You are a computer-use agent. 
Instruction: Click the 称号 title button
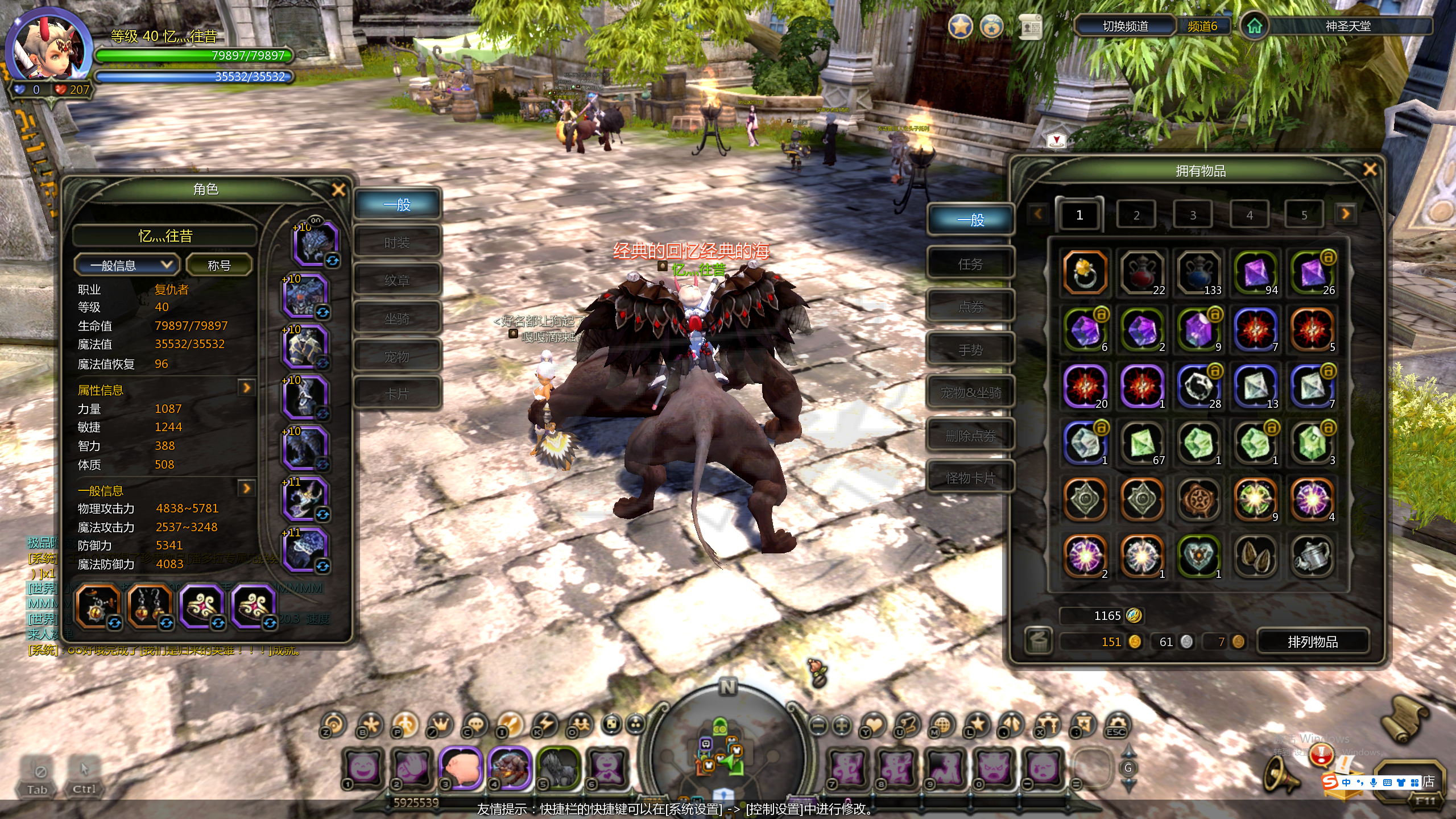tap(219, 265)
